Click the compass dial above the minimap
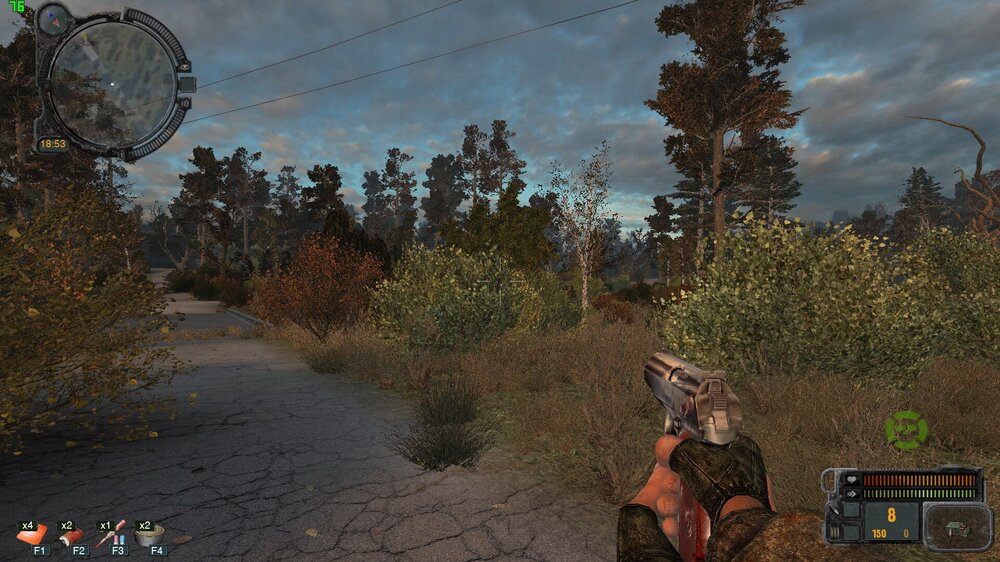Viewport: 1000px width, 562px height. coord(52,18)
